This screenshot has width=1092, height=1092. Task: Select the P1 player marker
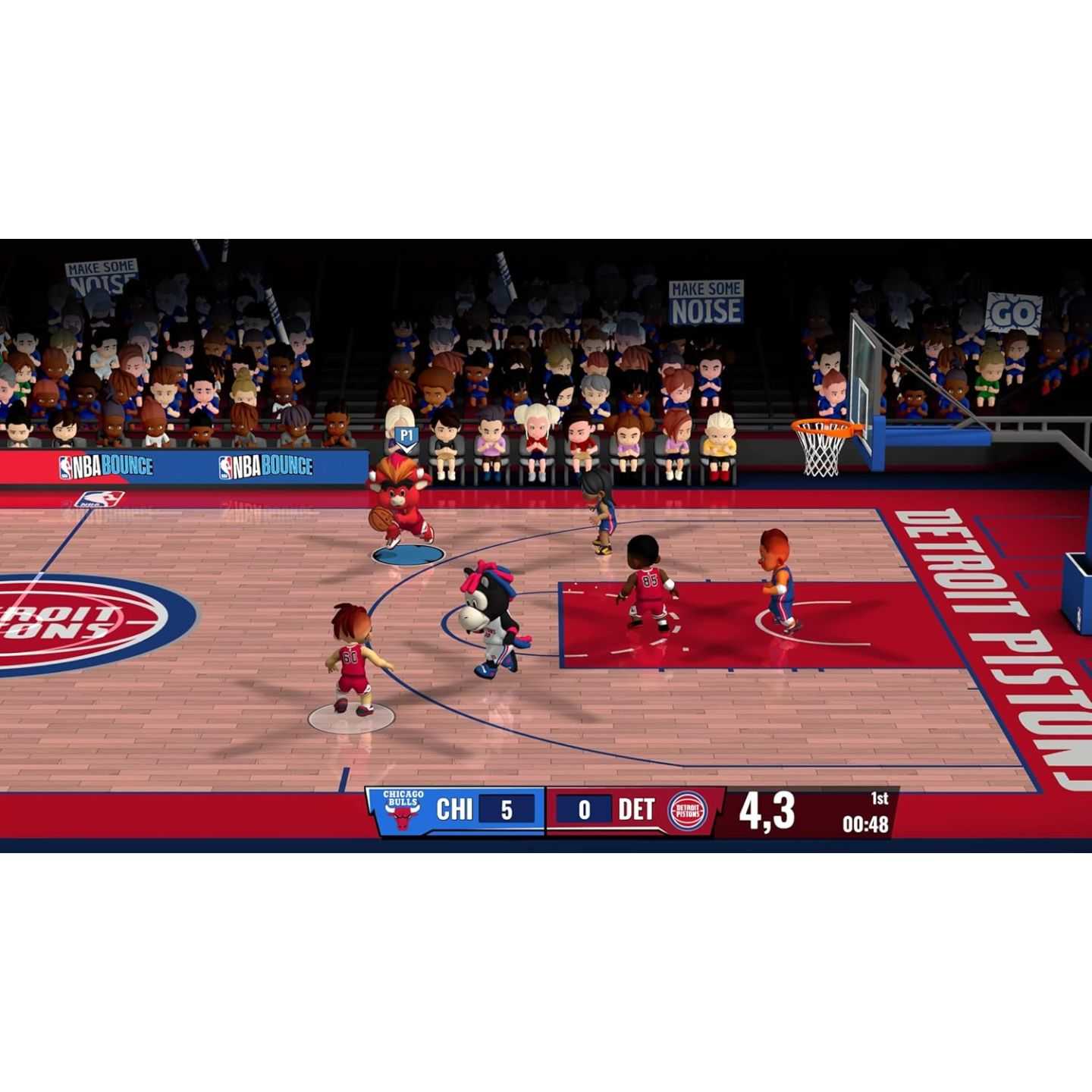pos(407,436)
